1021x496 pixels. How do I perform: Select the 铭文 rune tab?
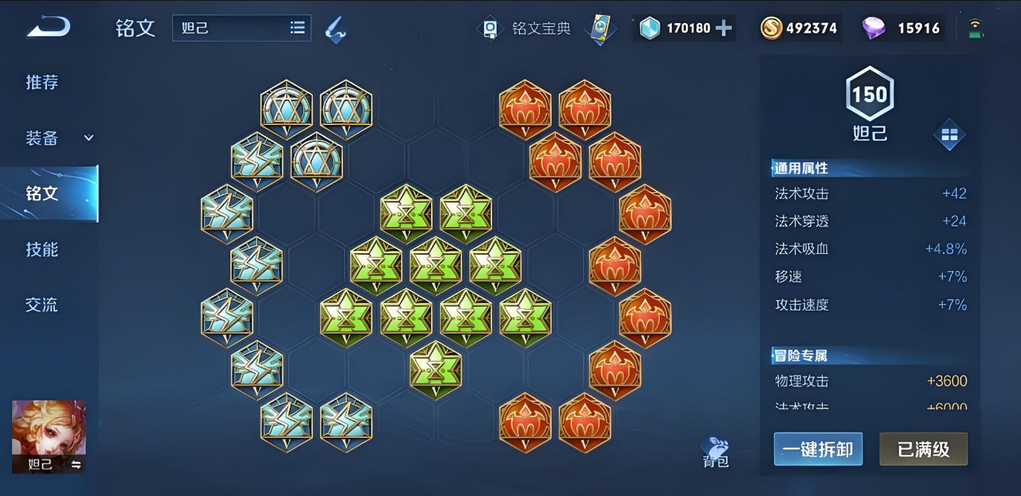click(42, 193)
